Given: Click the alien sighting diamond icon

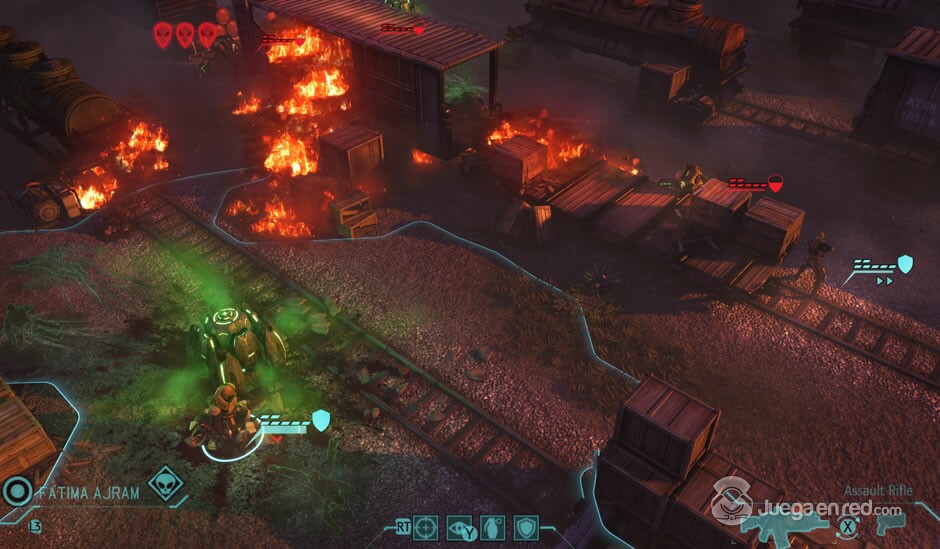Looking at the screenshot, I should coord(165,484).
